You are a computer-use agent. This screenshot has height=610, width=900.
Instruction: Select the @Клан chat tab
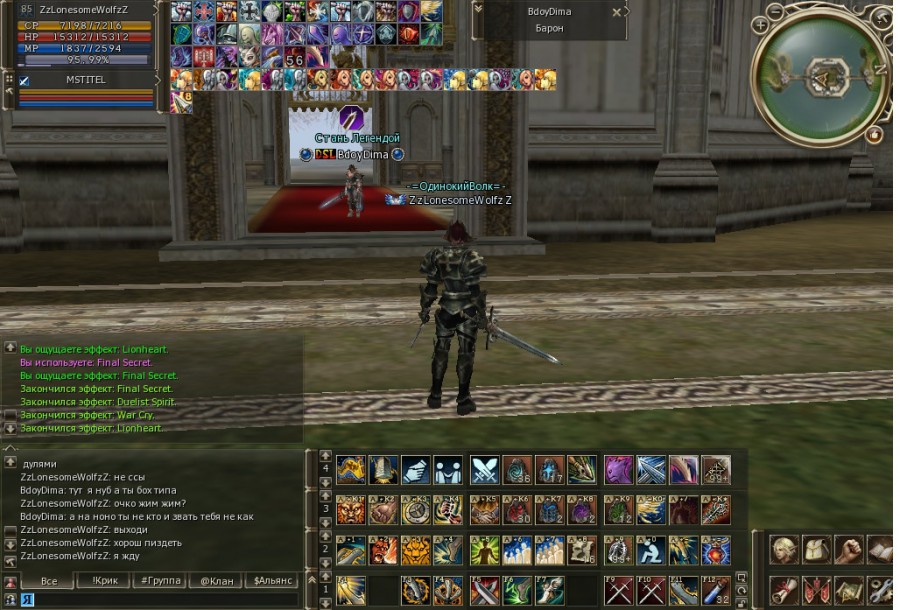pos(217,580)
